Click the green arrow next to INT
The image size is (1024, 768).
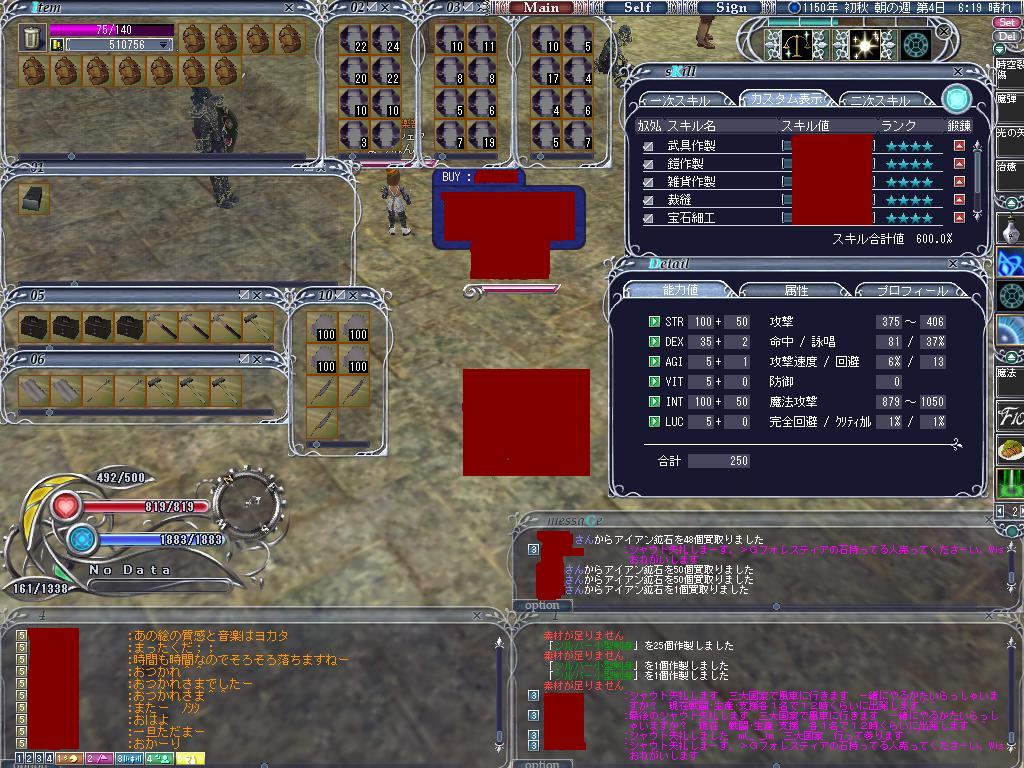tap(654, 402)
